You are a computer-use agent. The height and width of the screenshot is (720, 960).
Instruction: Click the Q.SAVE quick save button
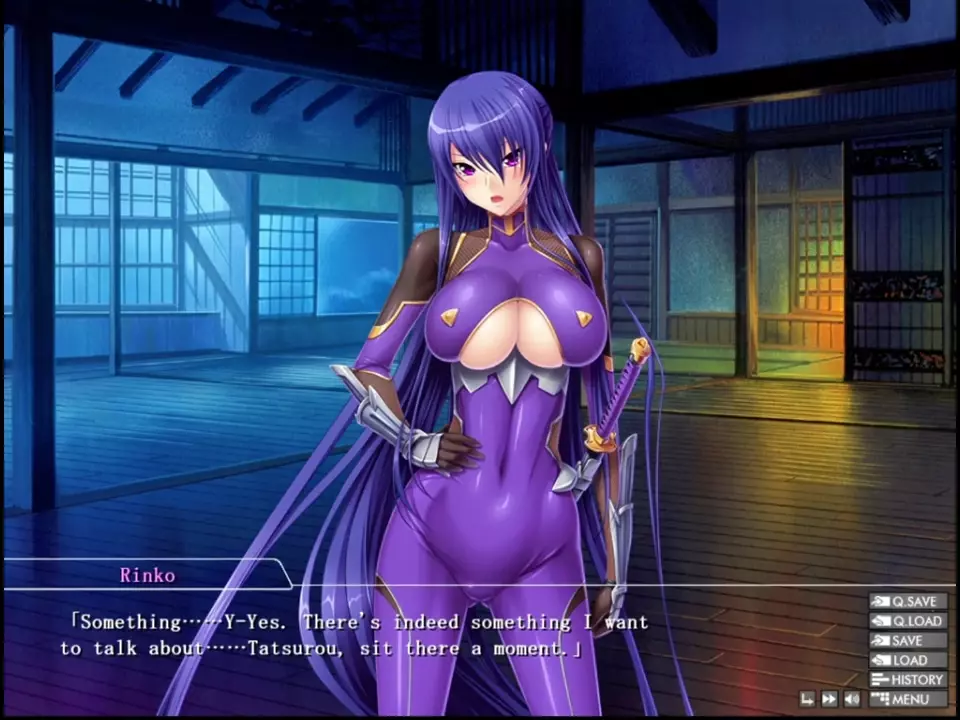[x=908, y=602]
